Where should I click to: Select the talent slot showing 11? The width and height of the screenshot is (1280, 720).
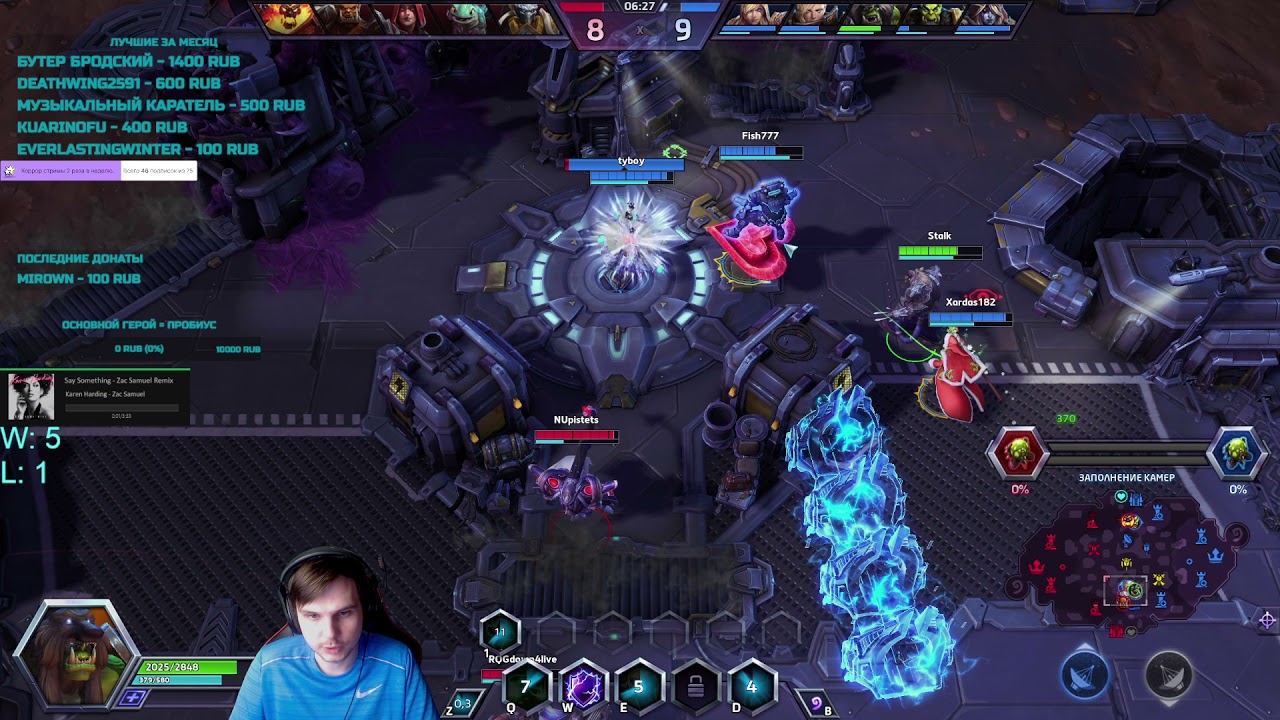(499, 632)
